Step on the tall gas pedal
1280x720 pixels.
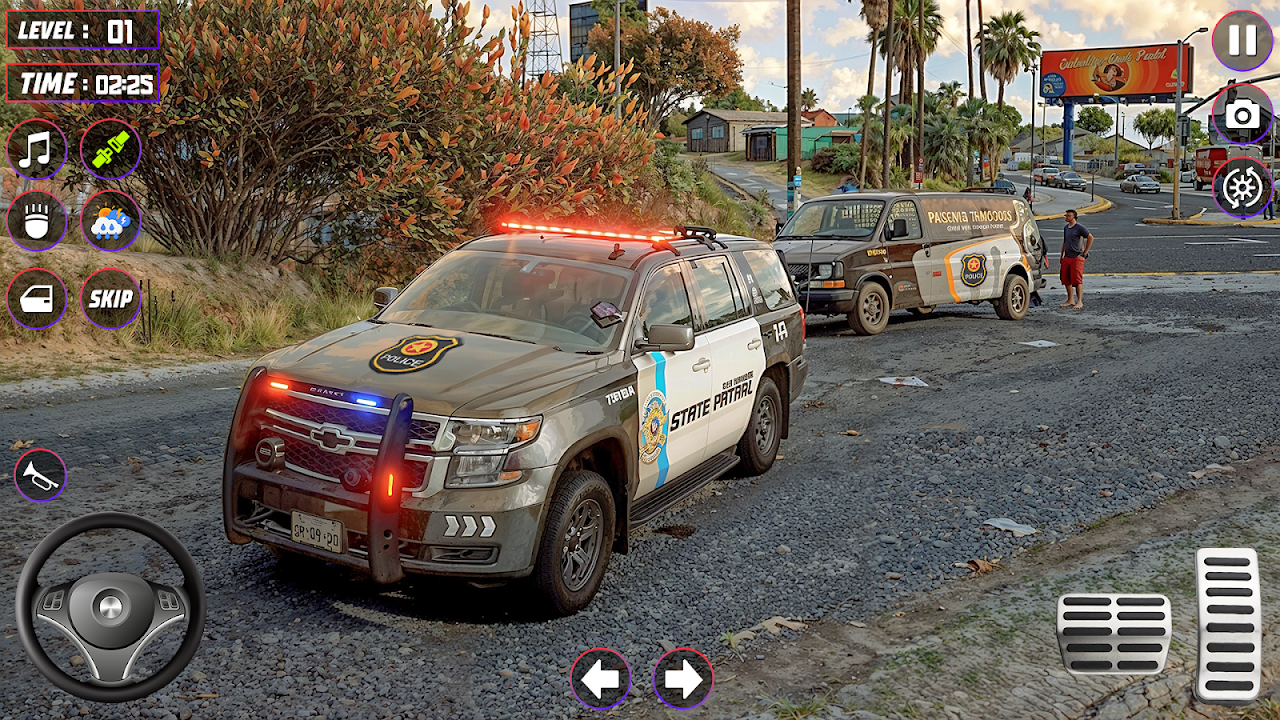point(1227,623)
